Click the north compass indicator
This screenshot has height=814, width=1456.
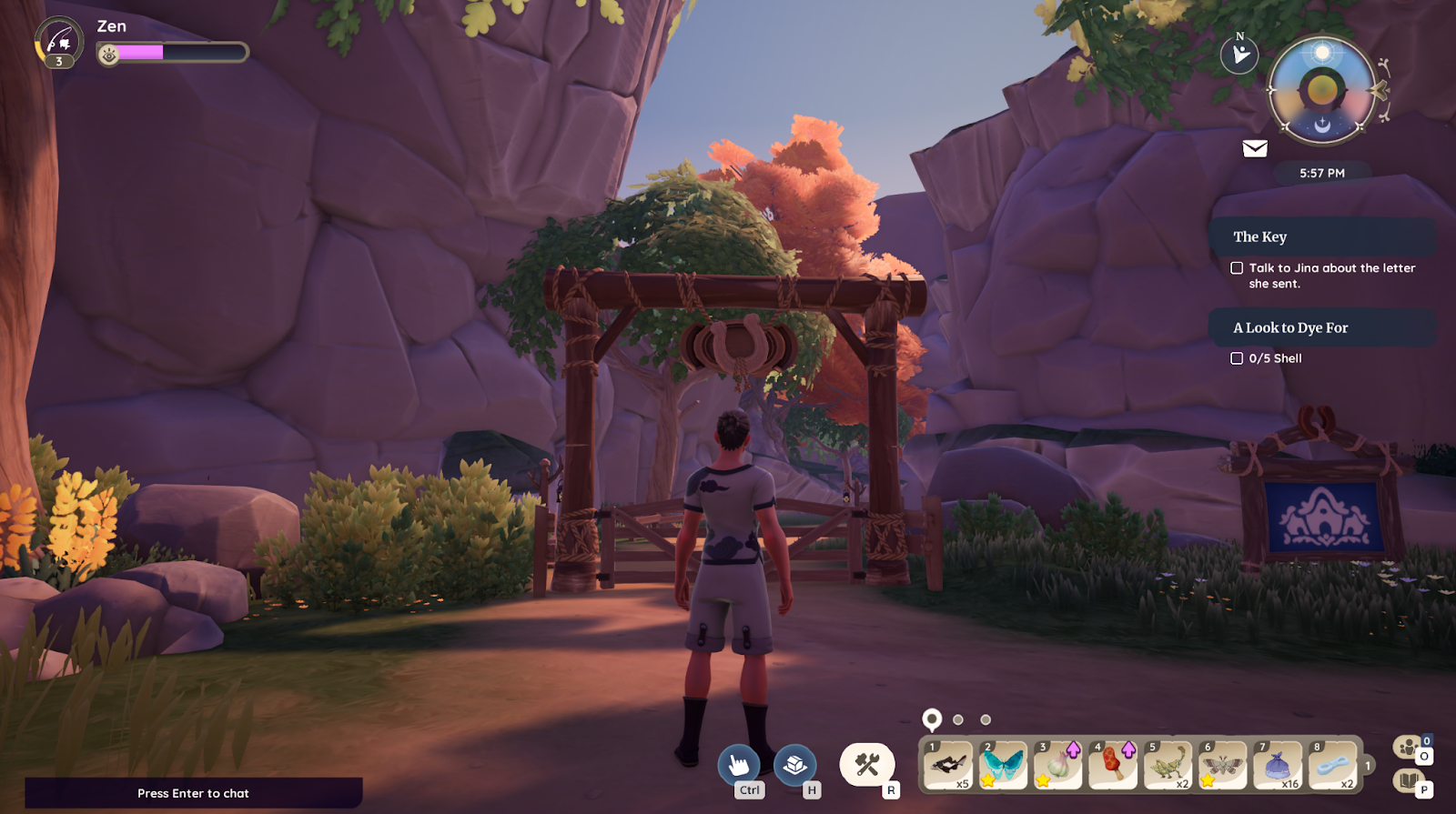[1239, 55]
